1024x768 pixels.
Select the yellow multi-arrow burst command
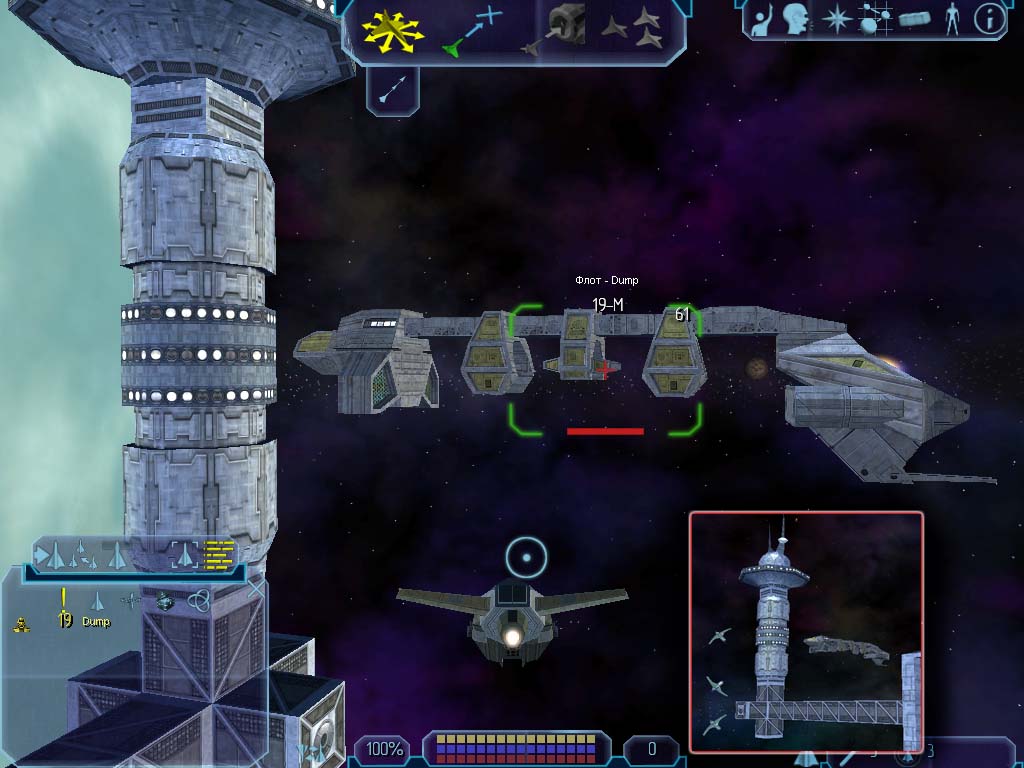[393, 30]
